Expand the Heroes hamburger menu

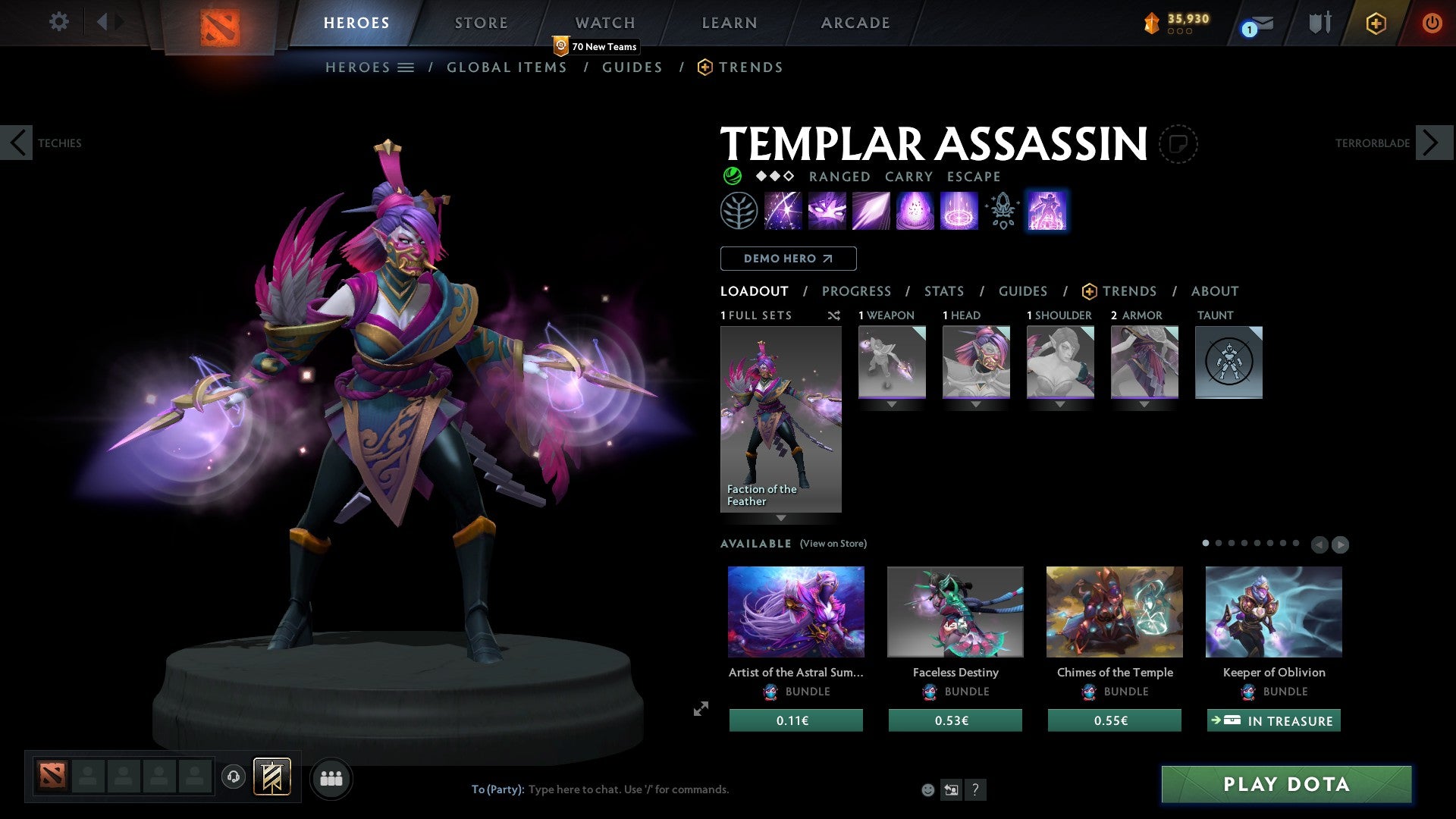point(405,67)
